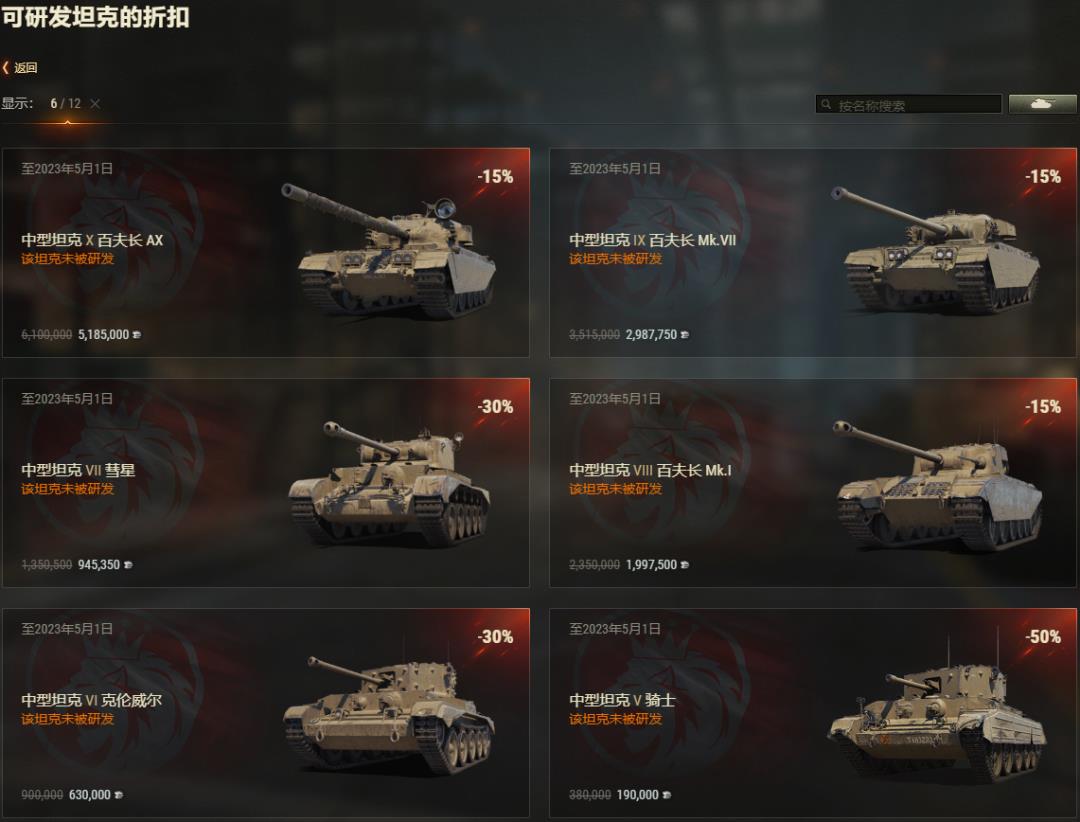
Task: Open the tank filter button
Action: pos(1042,104)
